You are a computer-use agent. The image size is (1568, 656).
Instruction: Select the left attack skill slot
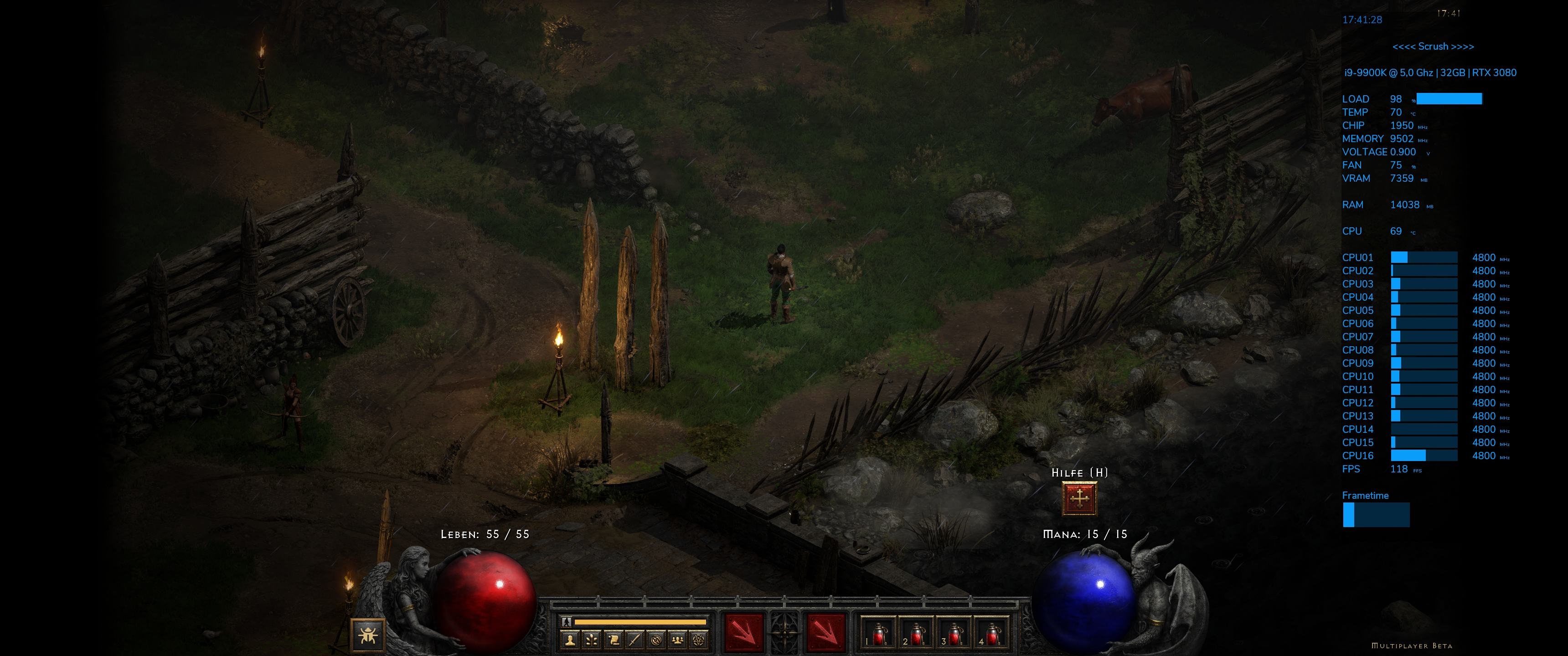point(743,633)
